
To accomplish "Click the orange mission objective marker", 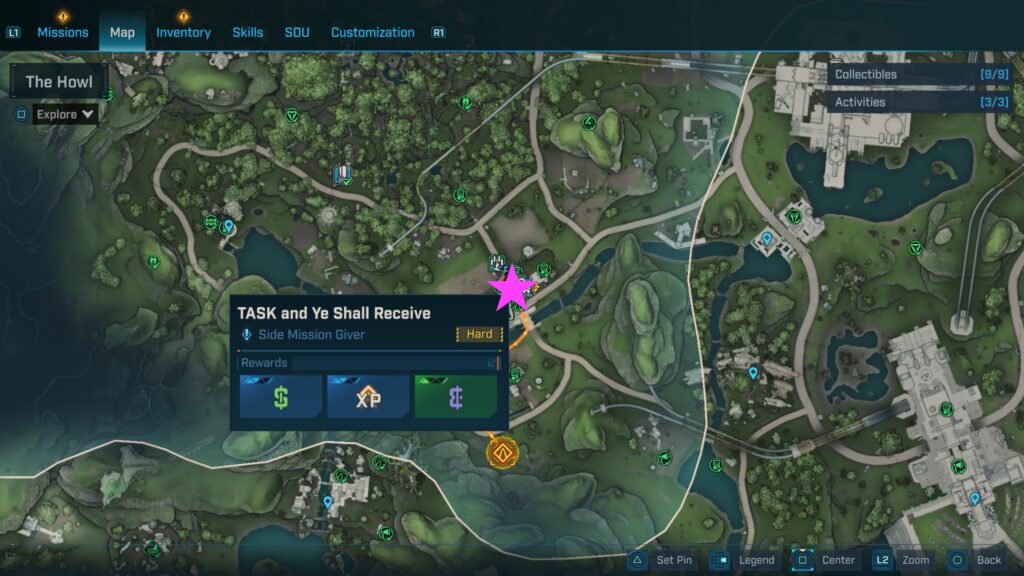I will 501,452.
